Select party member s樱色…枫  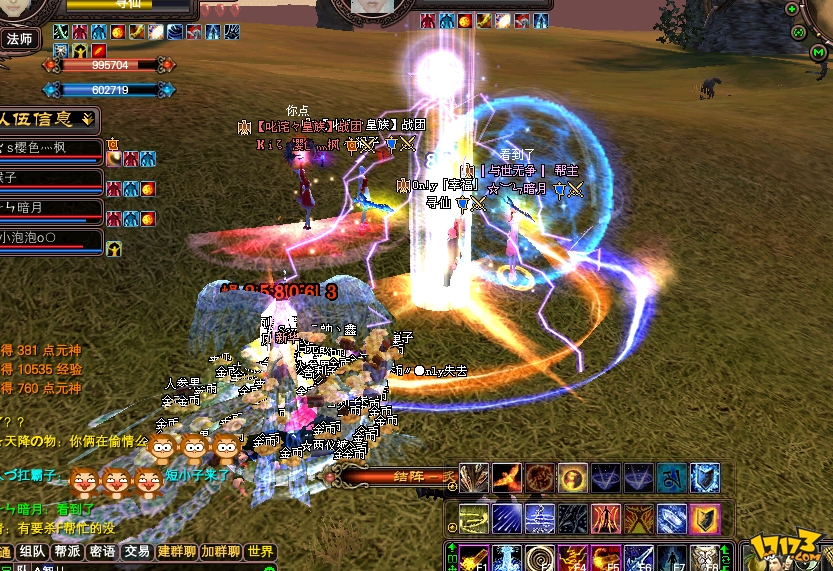[x=50, y=148]
